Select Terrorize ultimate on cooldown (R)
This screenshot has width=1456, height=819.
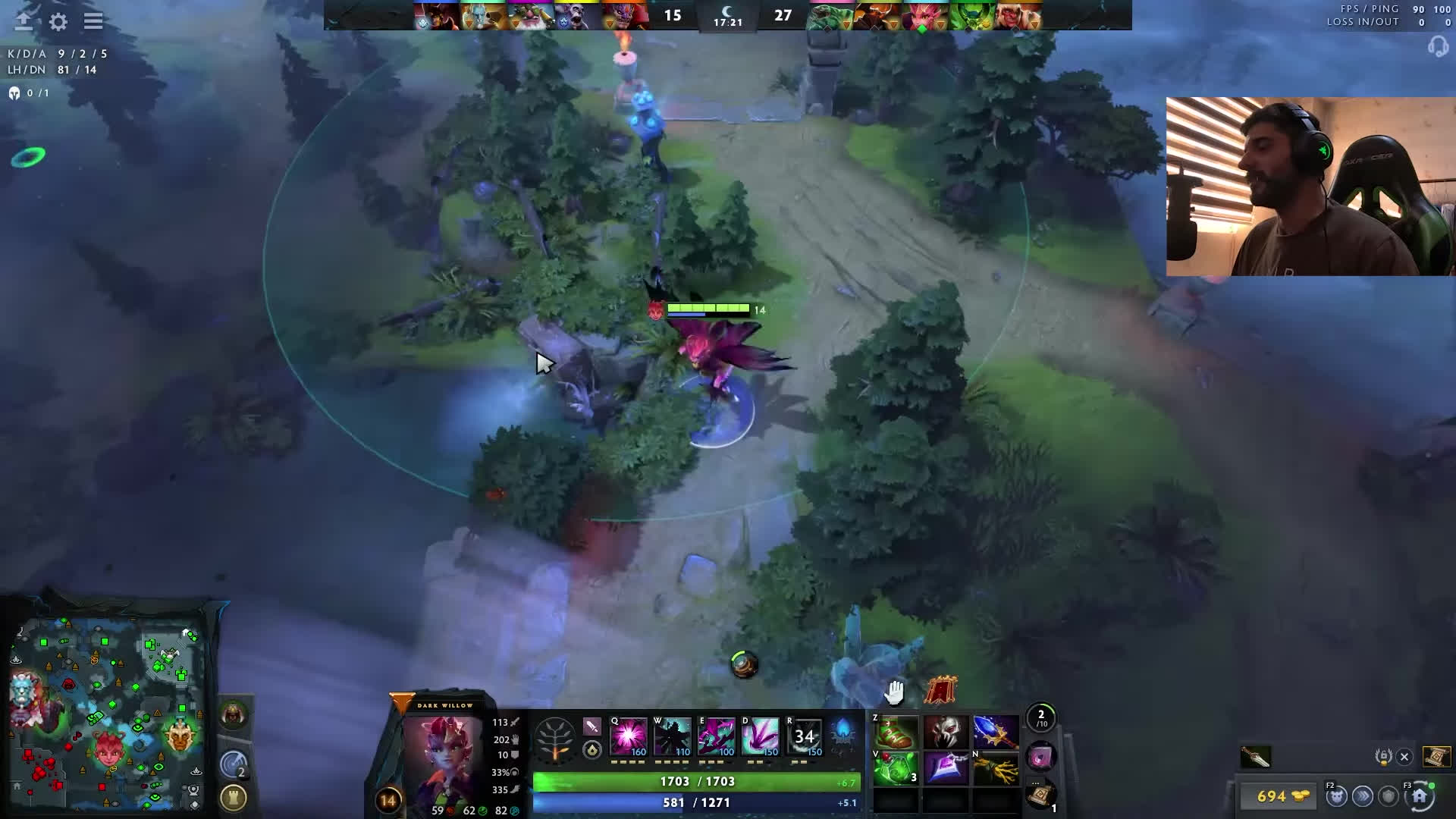tap(805, 736)
